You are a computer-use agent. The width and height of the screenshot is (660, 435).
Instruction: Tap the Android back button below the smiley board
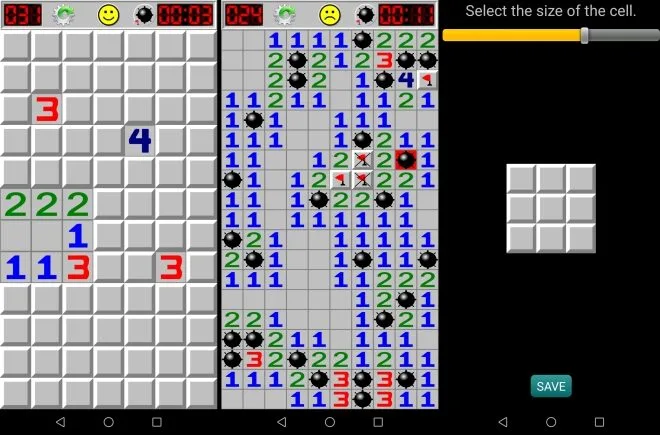60,422
